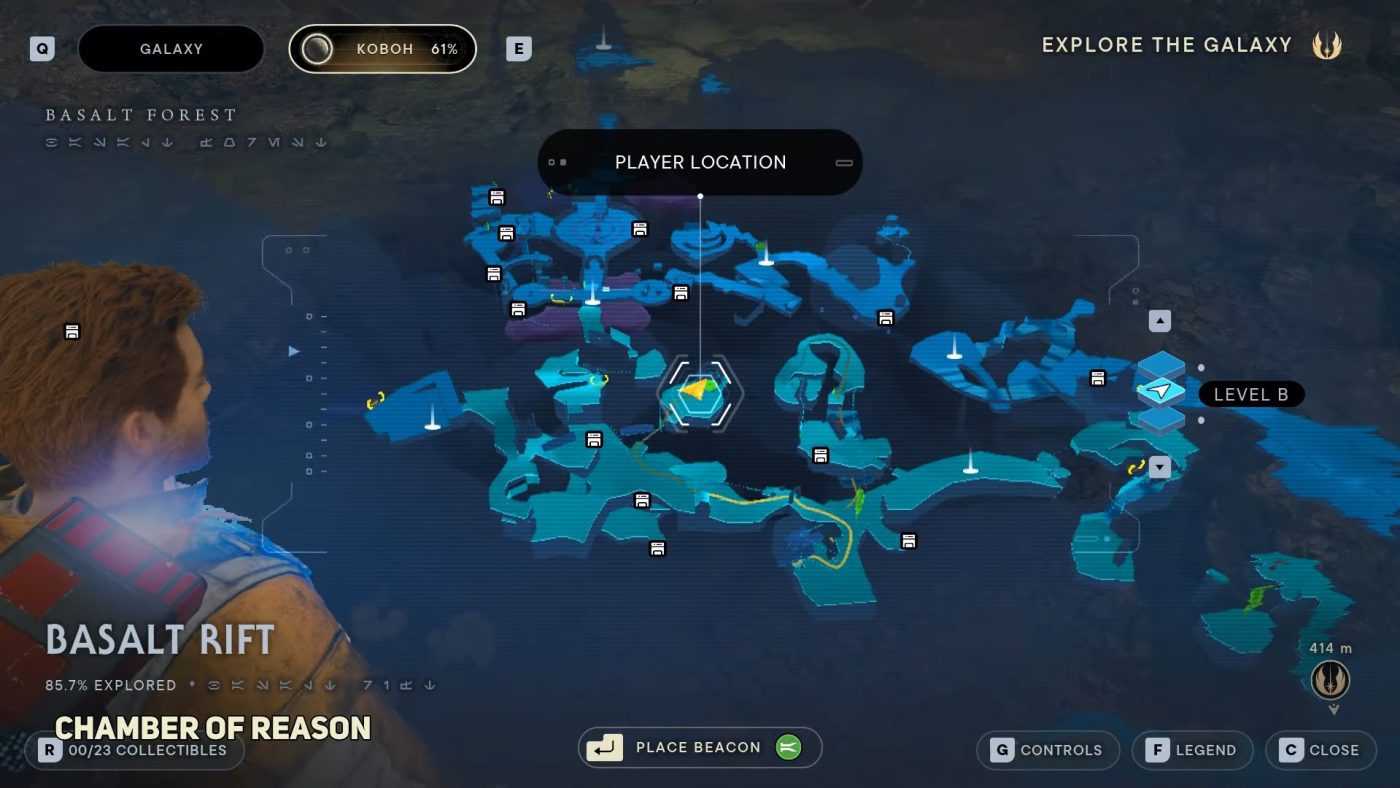Switch to the Galaxy view
Screen dimensions: 1400x788
click(170, 48)
